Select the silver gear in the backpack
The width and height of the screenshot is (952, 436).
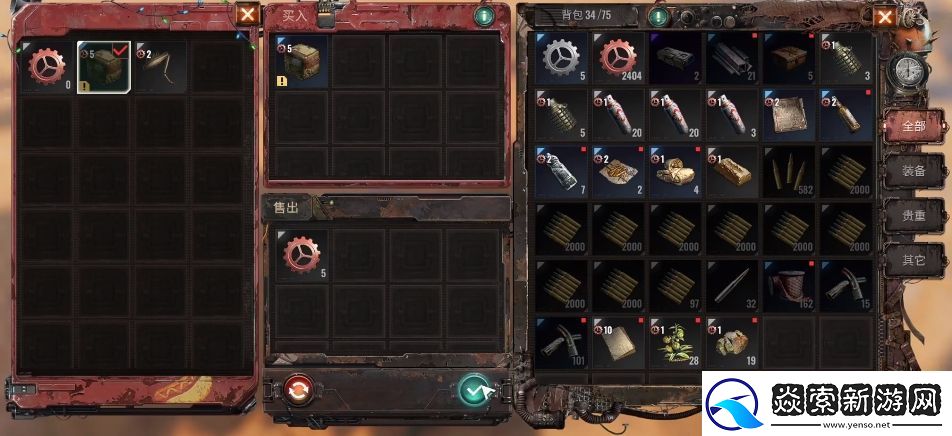tap(562, 59)
